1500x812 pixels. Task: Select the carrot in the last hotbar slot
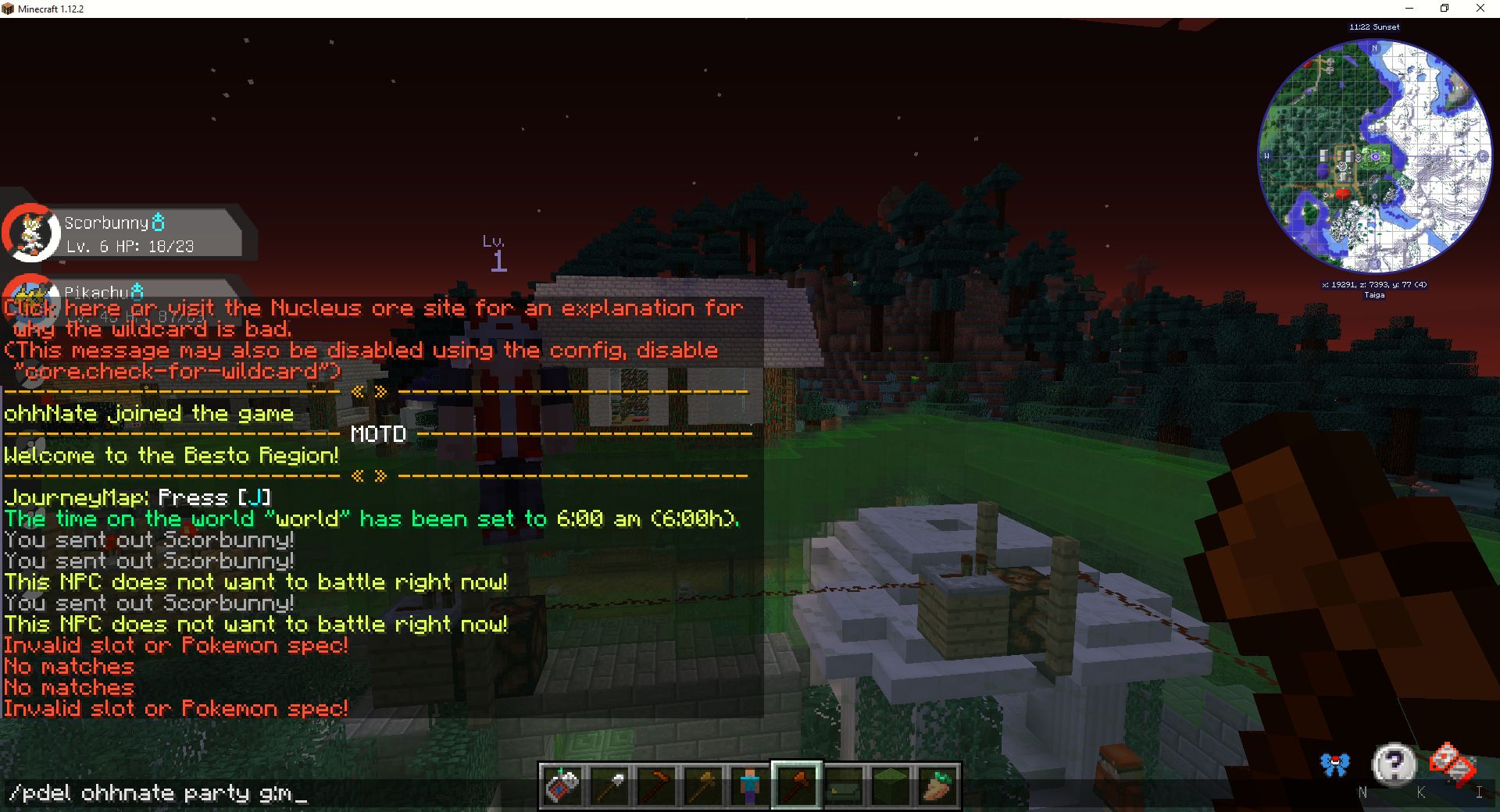937,785
